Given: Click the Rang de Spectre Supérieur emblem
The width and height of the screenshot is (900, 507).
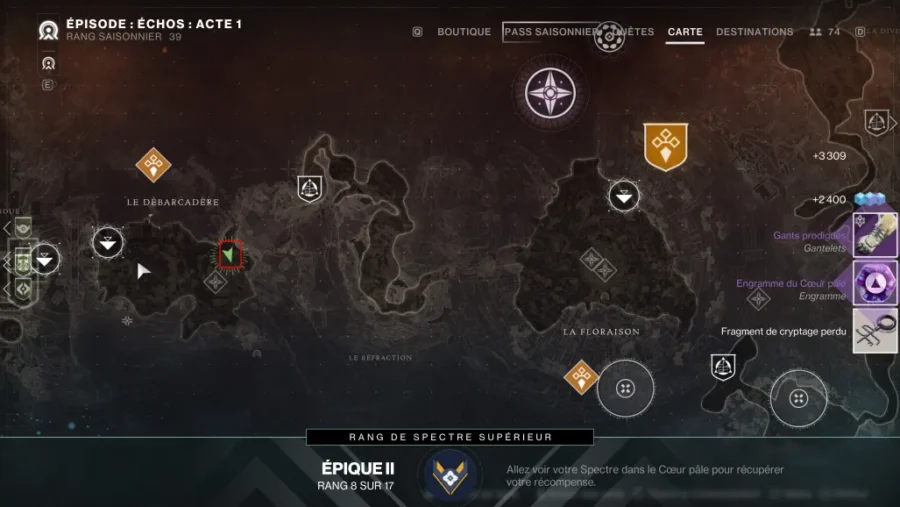Looking at the screenshot, I should 450,472.
